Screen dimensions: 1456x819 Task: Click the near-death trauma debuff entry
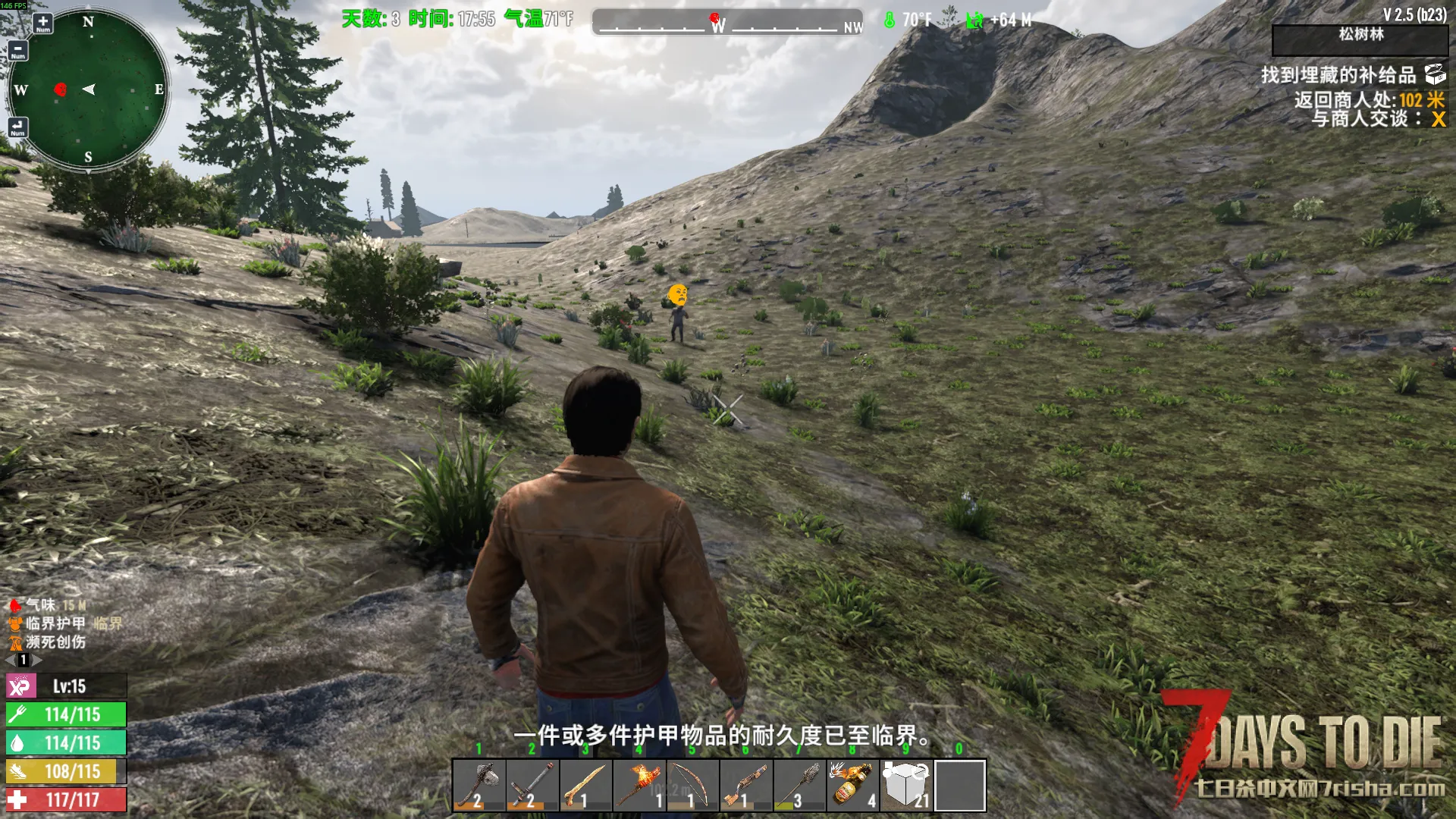(55, 642)
